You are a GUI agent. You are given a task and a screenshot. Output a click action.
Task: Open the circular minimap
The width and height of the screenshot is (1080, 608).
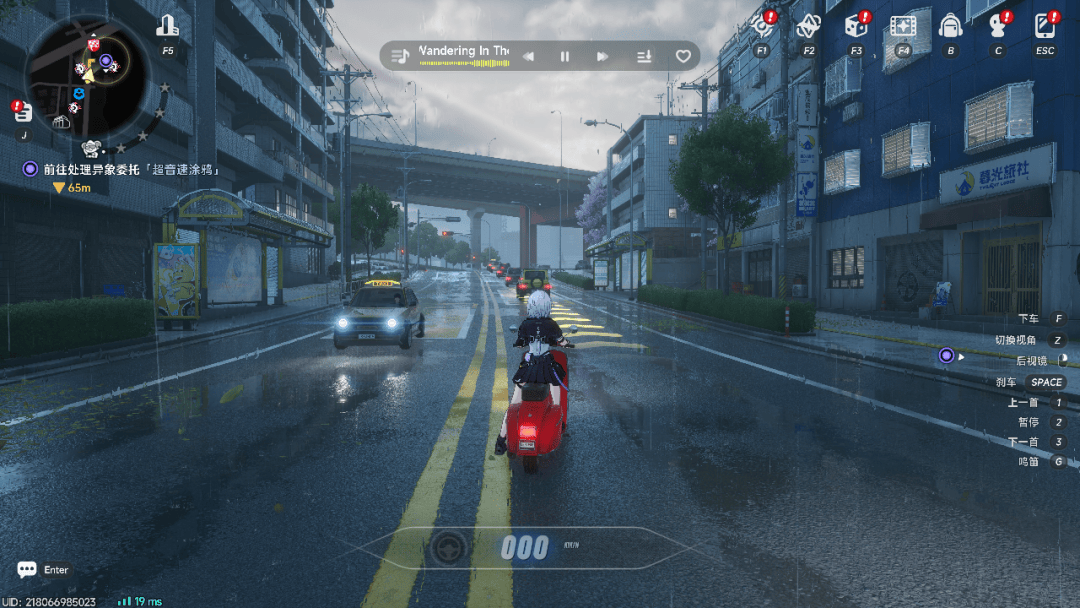88,74
